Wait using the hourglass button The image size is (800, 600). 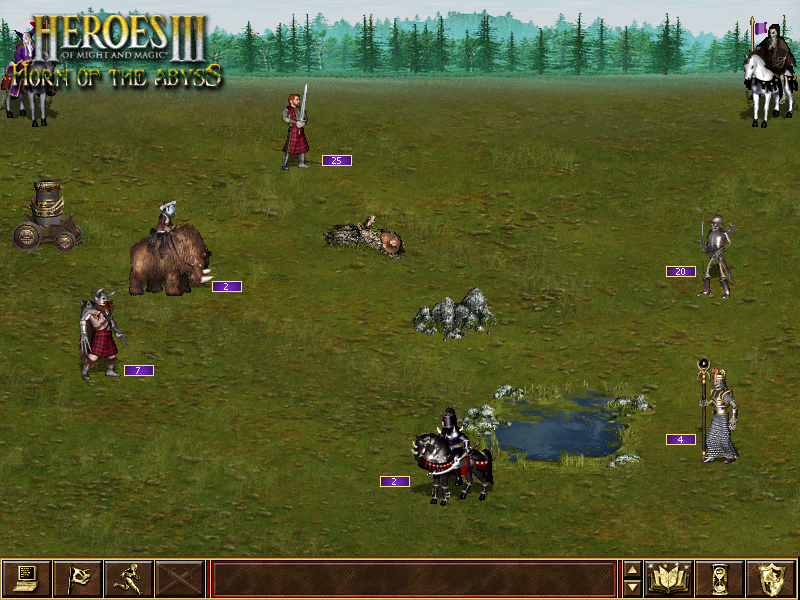(720, 579)
